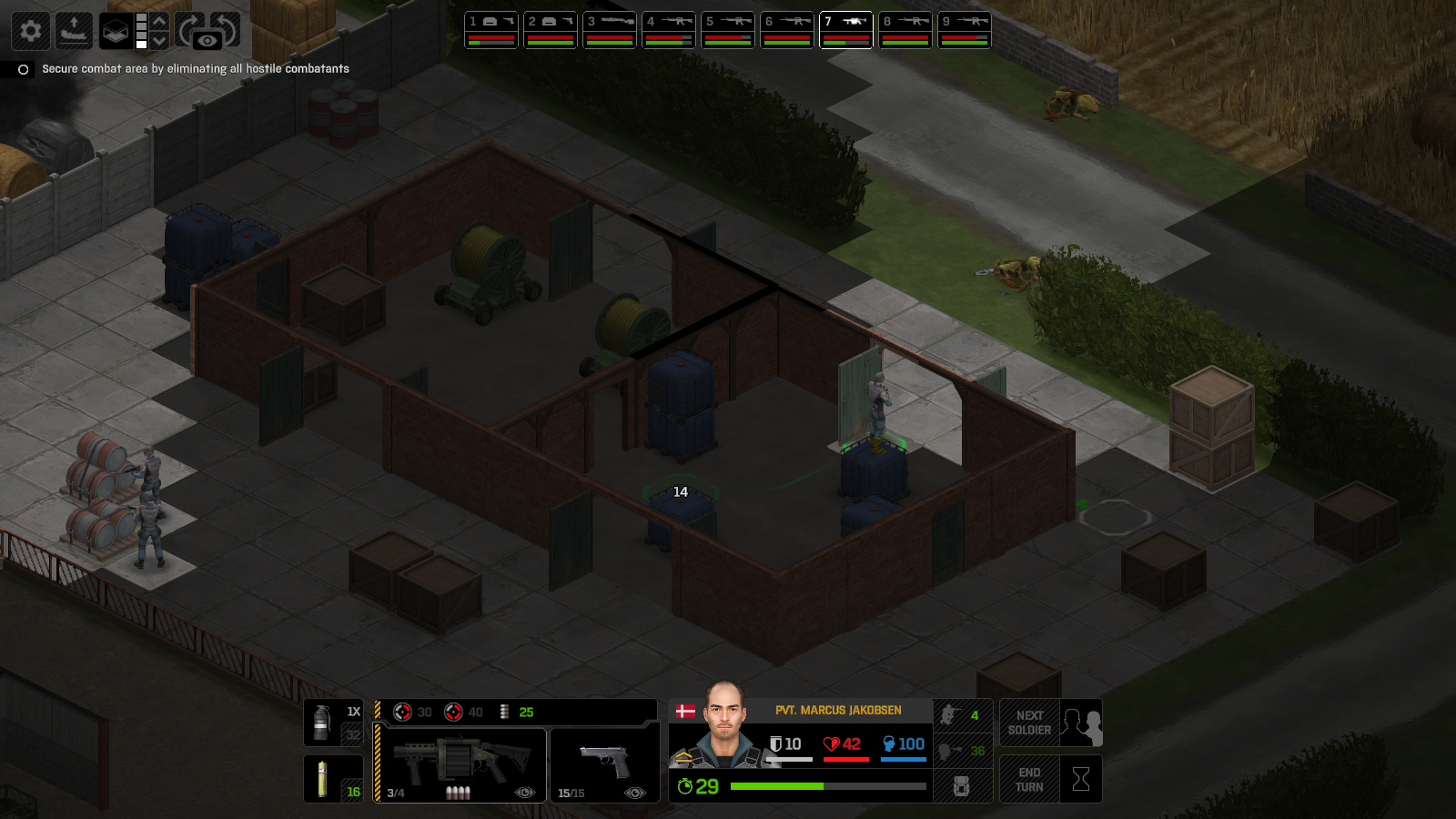Viewport: 1456px width, 819px height.
Task: Switch to the pistol sidearm
Action: (x=604, y=764)
